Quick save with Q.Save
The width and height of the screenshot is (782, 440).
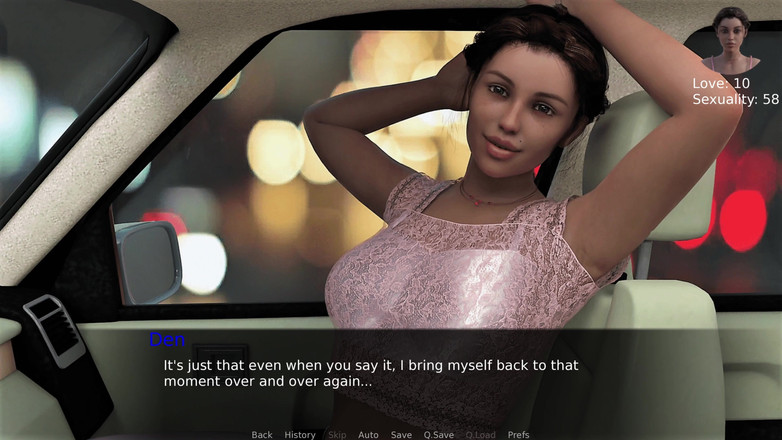point(439,435)
